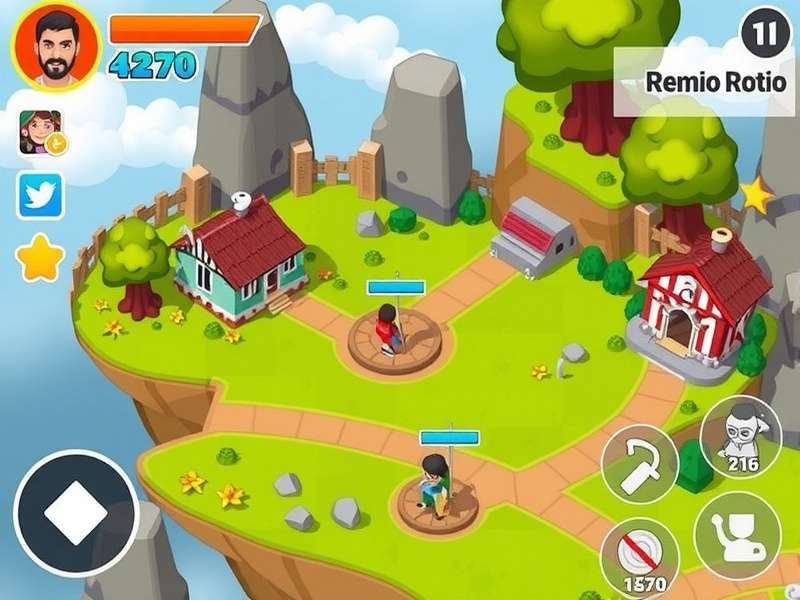Select the girl character portrait icon

(40, 132)
